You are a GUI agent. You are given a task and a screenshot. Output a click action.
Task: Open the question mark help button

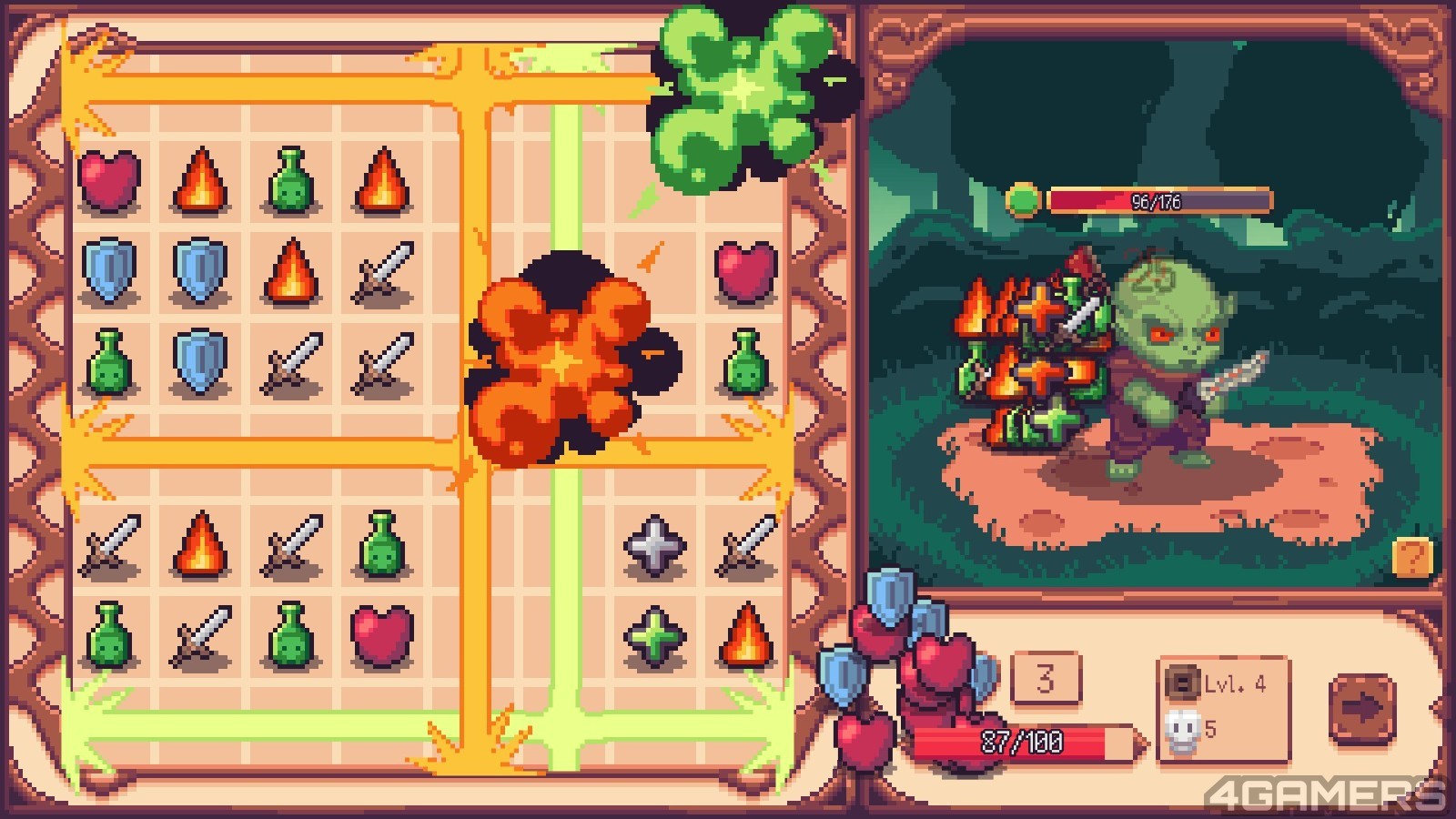click(1412, 557)
